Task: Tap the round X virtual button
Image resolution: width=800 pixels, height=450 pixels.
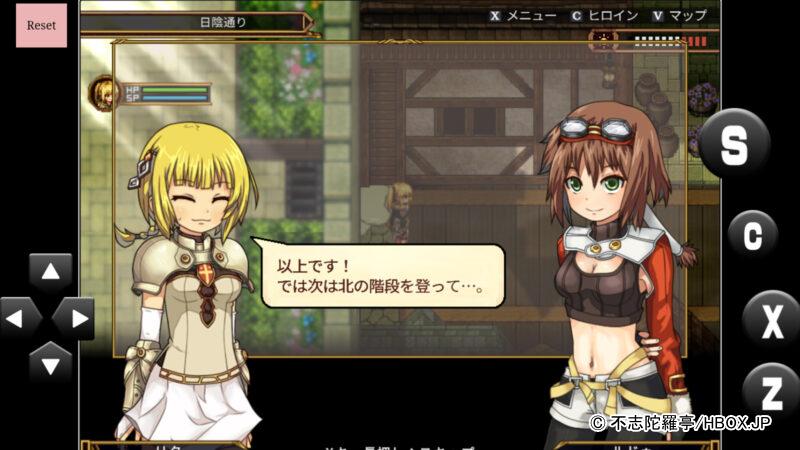Action: point(771,320)
